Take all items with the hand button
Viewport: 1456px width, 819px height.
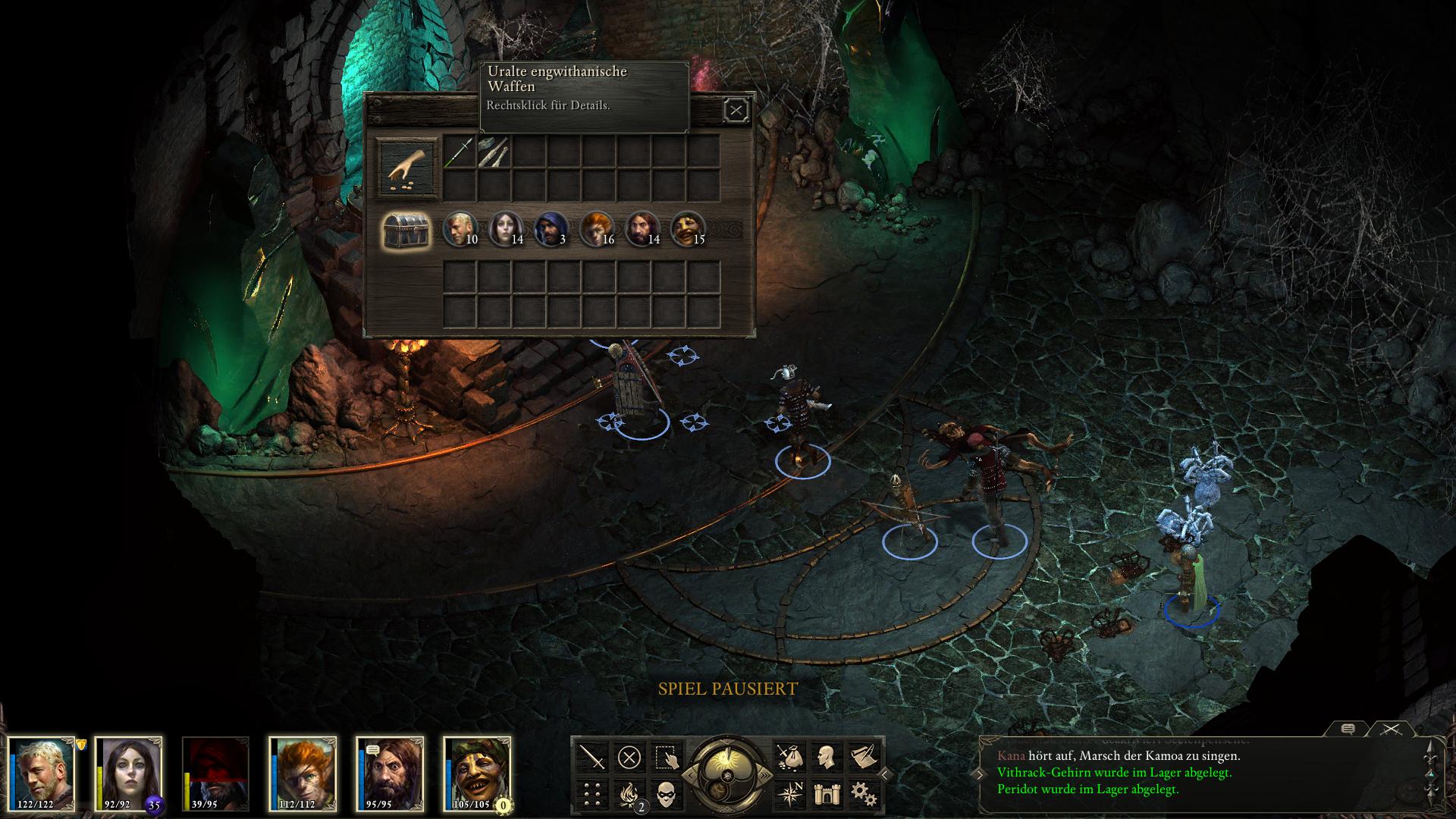click(x=407, y=168)
